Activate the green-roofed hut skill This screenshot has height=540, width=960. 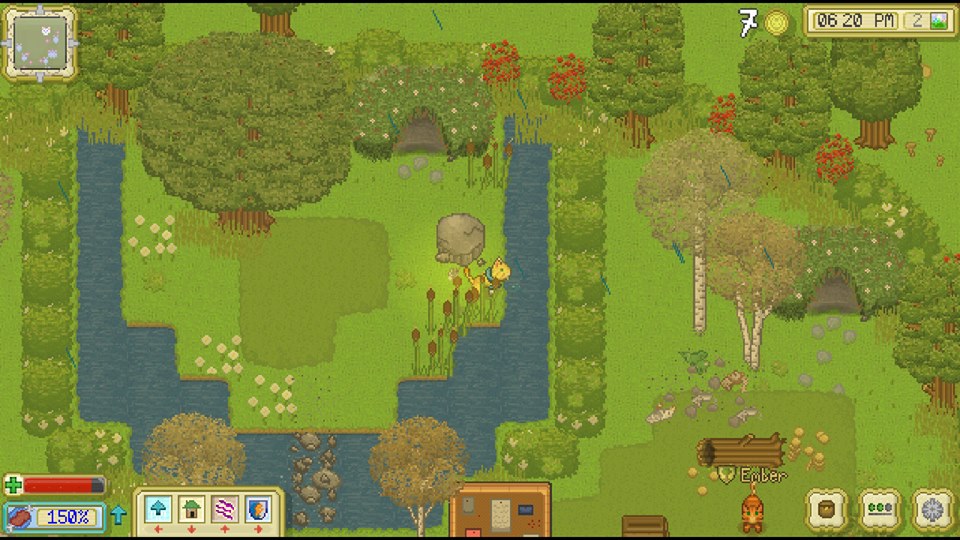click(191, 509)
